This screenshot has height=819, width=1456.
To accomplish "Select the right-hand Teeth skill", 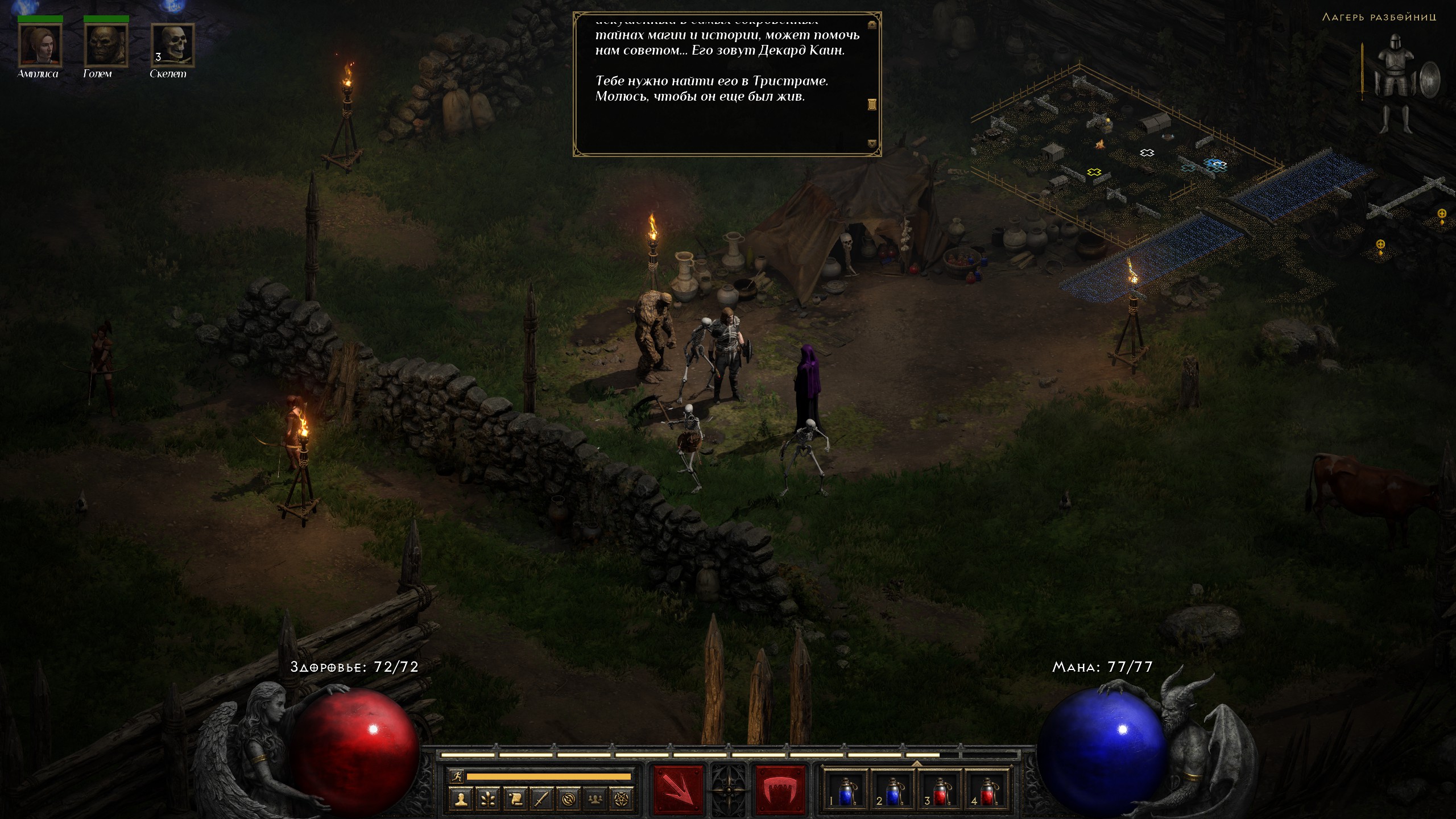I will coord(780,789).
